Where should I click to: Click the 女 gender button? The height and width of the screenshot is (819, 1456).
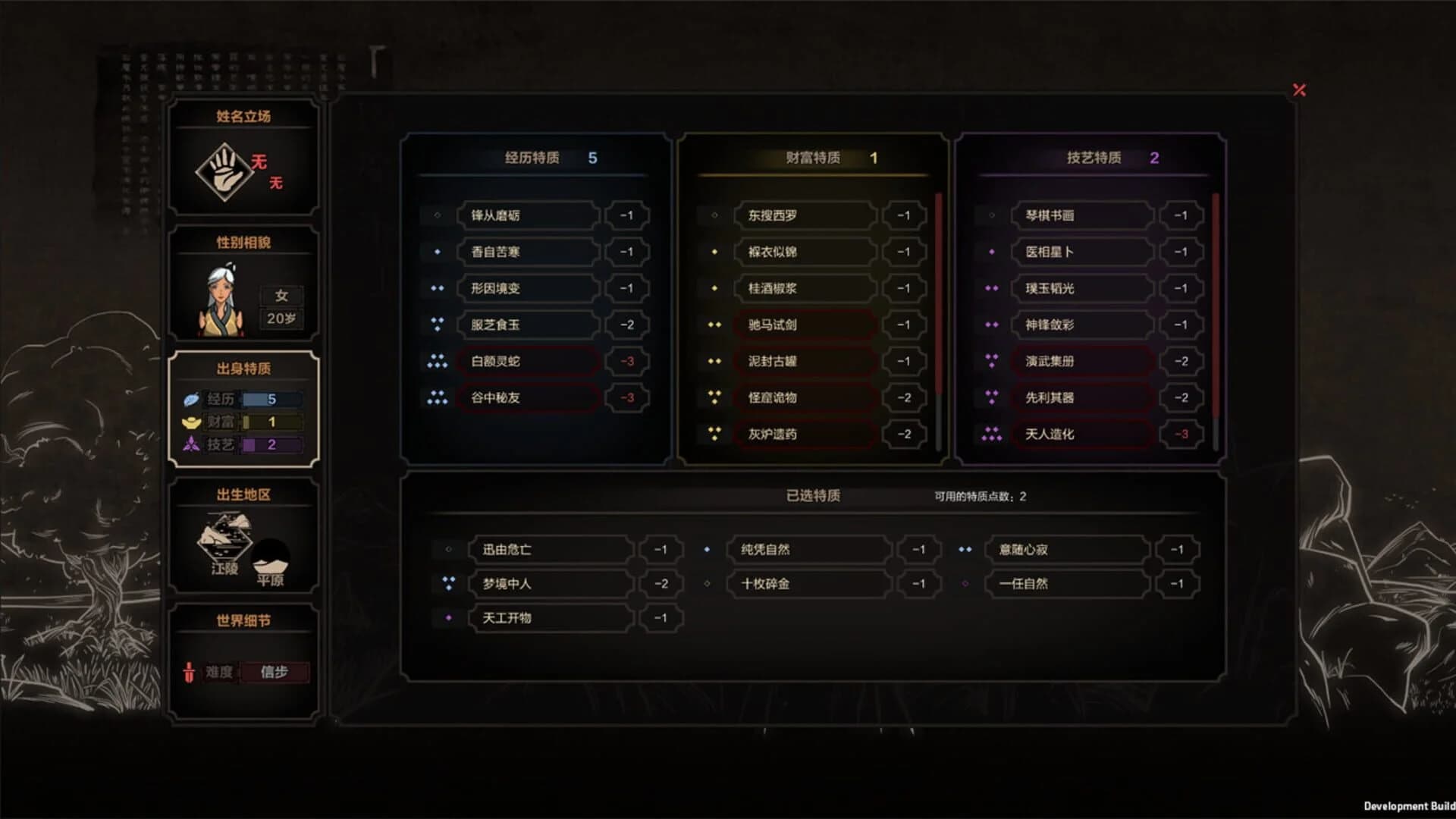(x=281, y=297)
